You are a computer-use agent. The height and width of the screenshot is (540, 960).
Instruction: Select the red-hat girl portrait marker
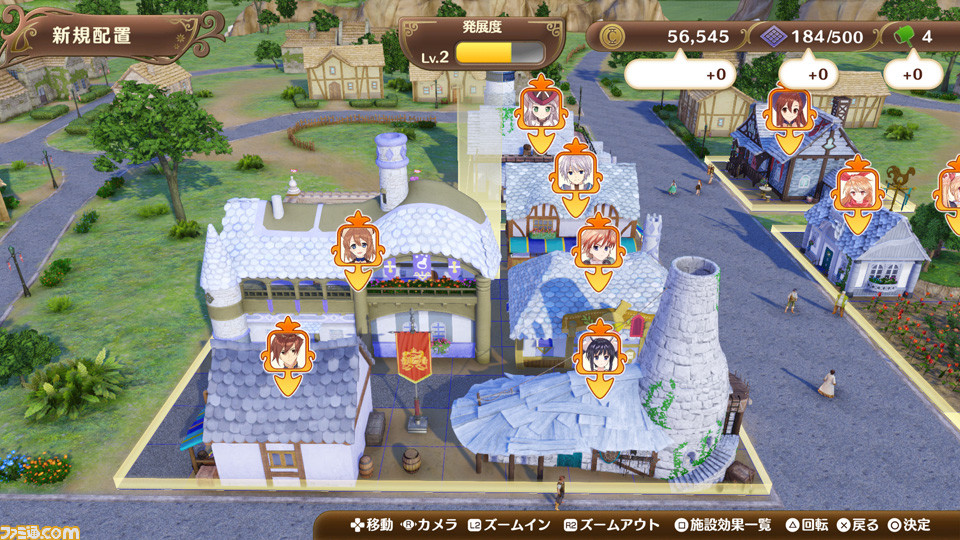541,107
